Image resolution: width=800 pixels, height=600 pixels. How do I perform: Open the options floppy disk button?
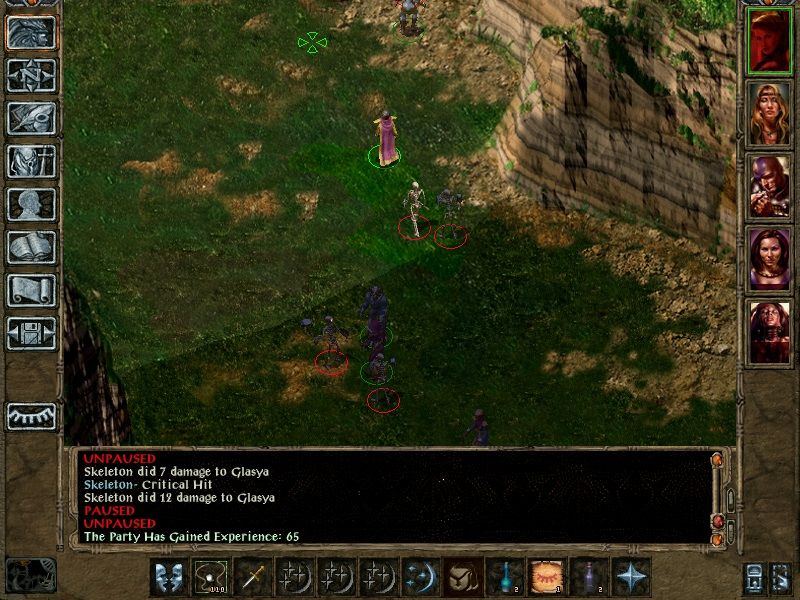tap(32, 333)
